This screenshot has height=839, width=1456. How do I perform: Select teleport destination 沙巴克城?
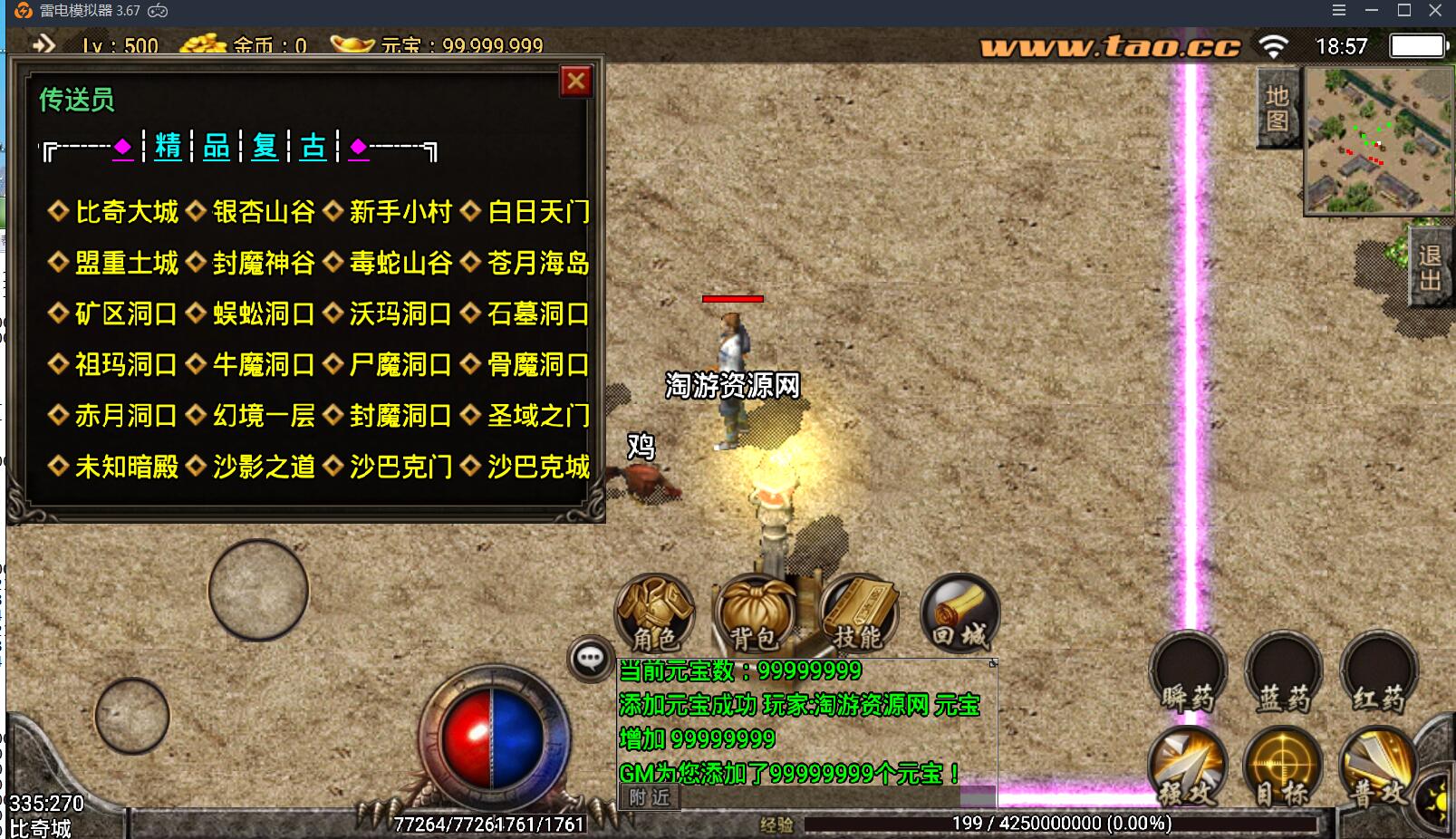click(x=538, y=466)
